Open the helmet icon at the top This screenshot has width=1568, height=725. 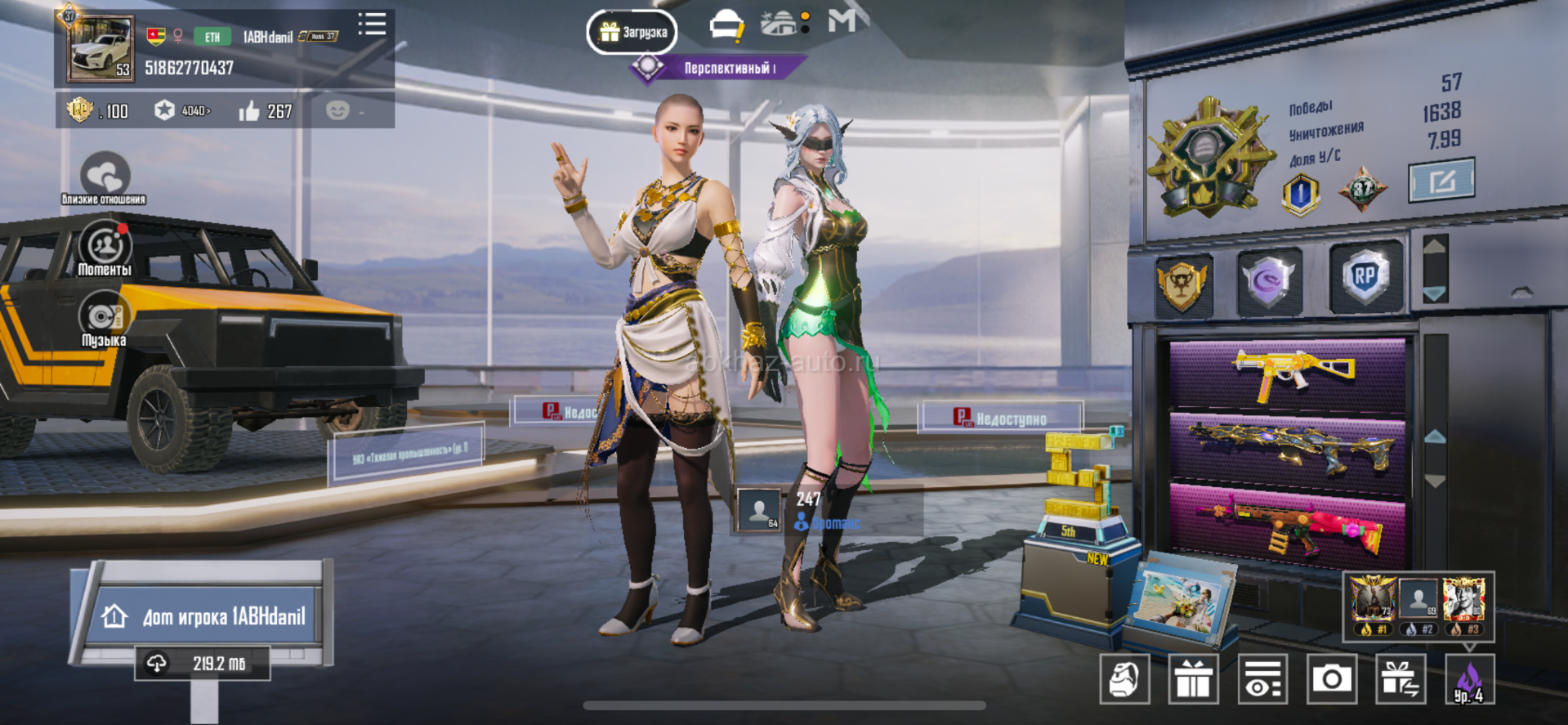point(725,25)
